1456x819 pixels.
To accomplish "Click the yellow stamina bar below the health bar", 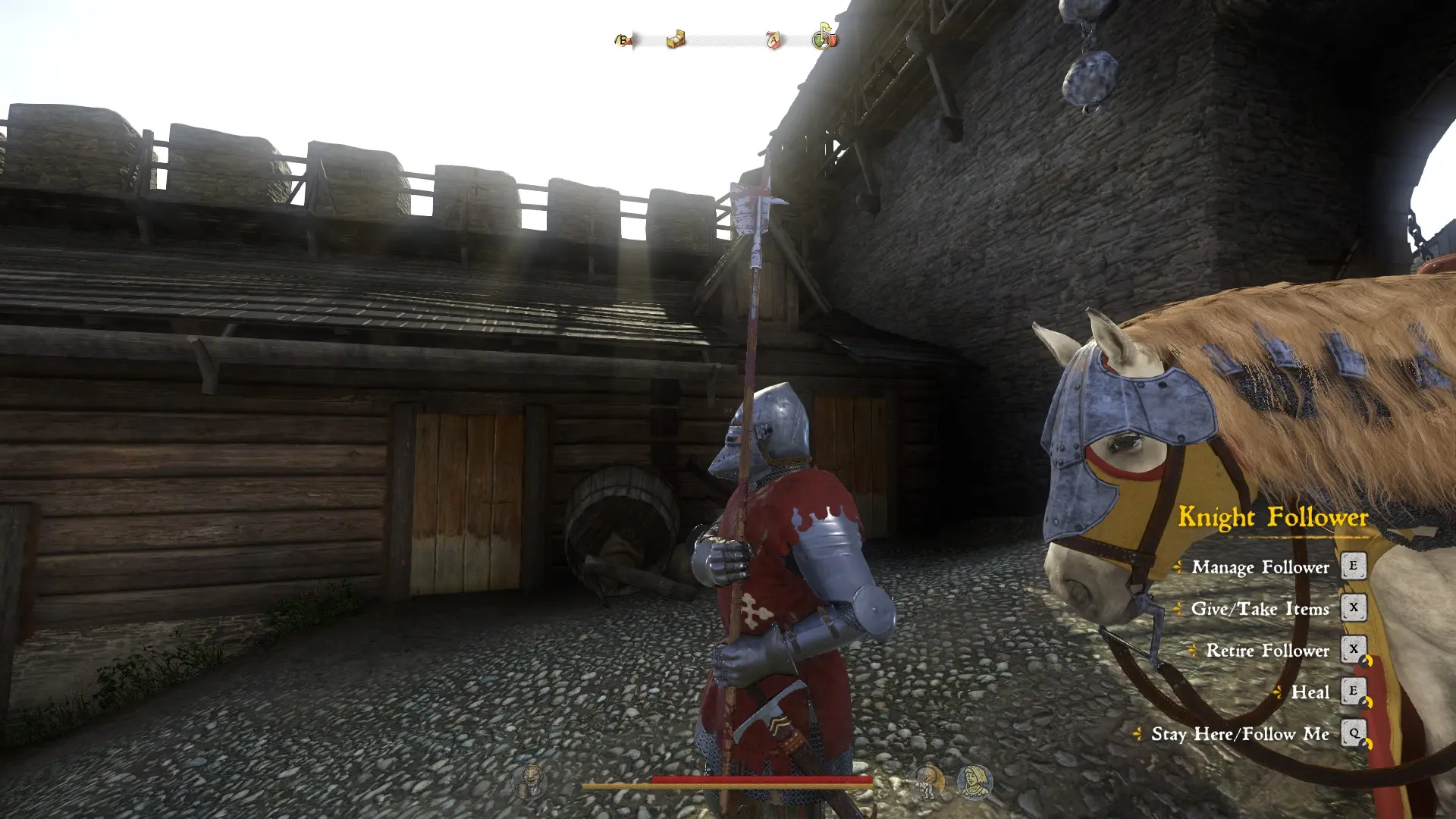I will (x=728, y=786).
